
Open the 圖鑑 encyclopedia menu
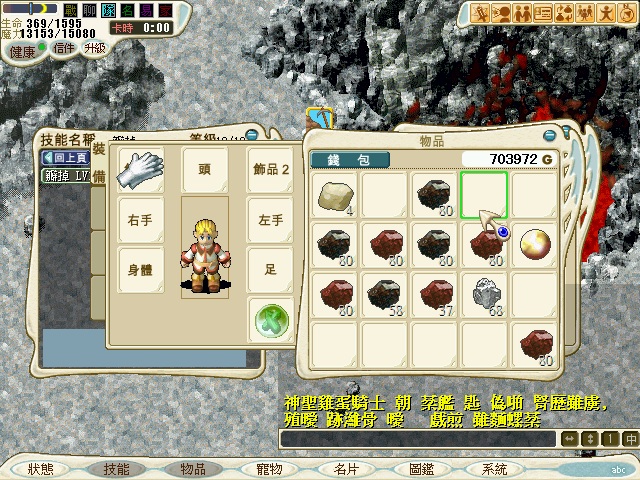coord(422,468)
